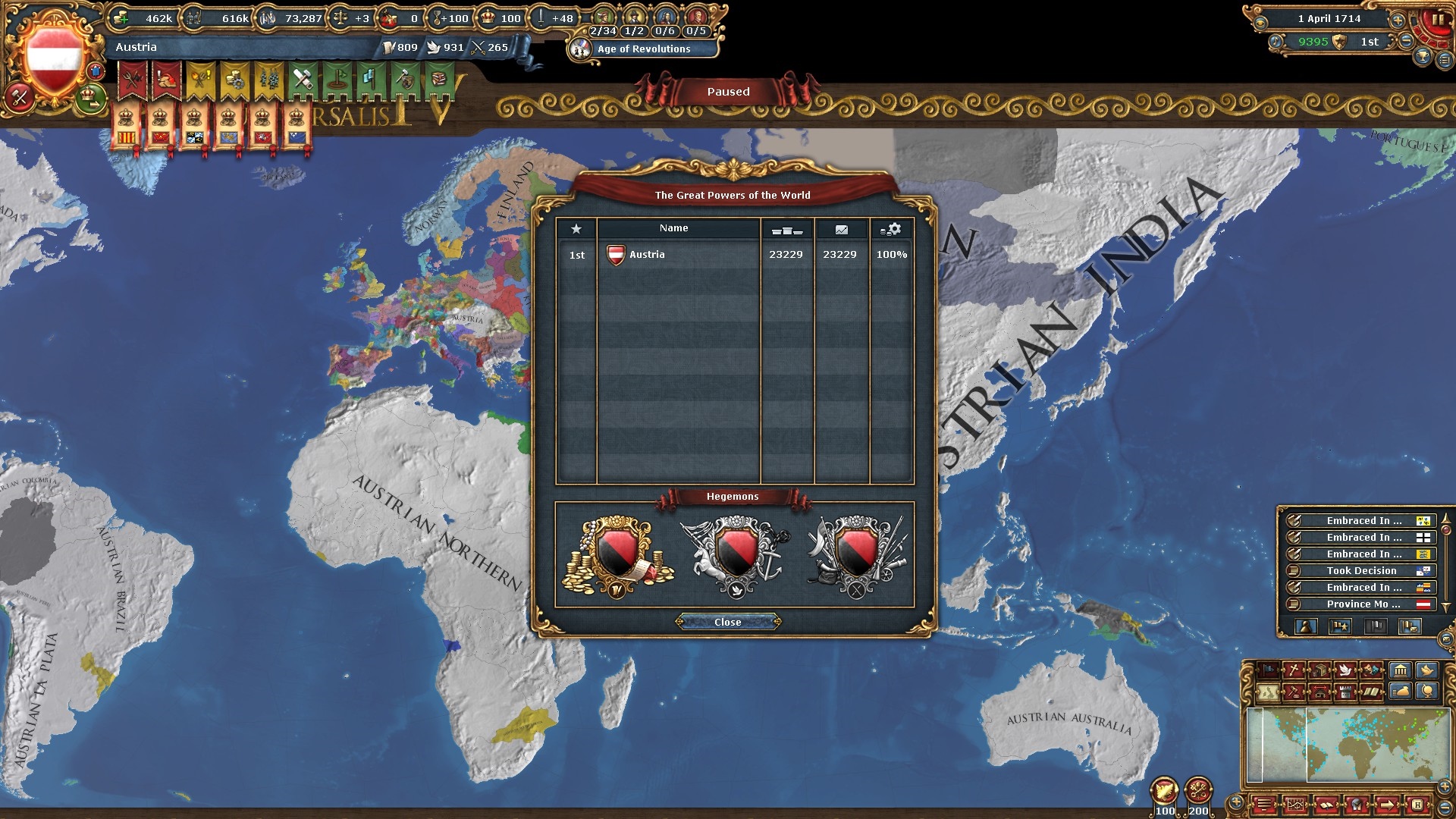
Task: Open the Took Decision log entry
Action: [x=1361, y=571]
